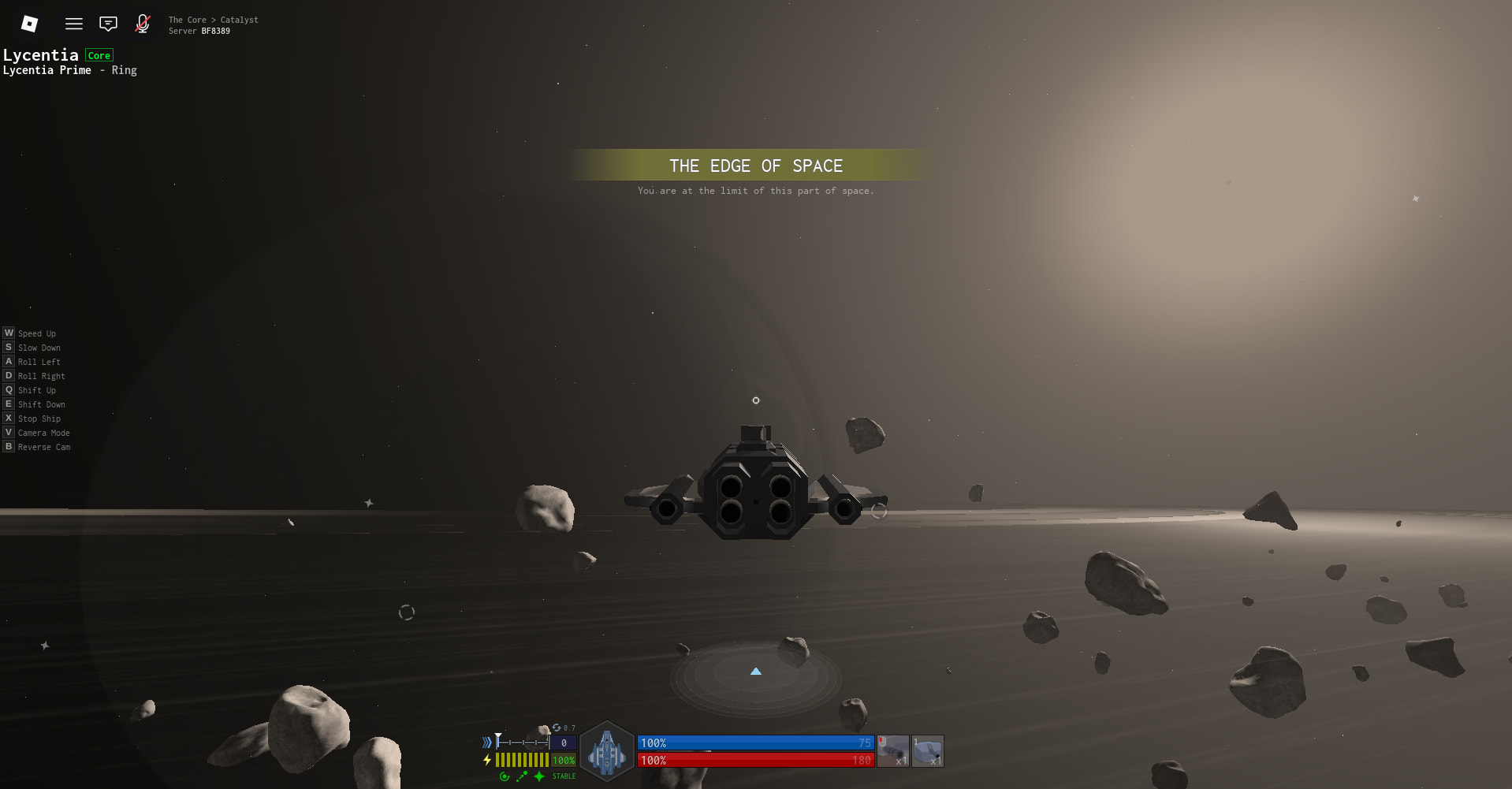Open the Roblox logo menu

tap(29, 24)
